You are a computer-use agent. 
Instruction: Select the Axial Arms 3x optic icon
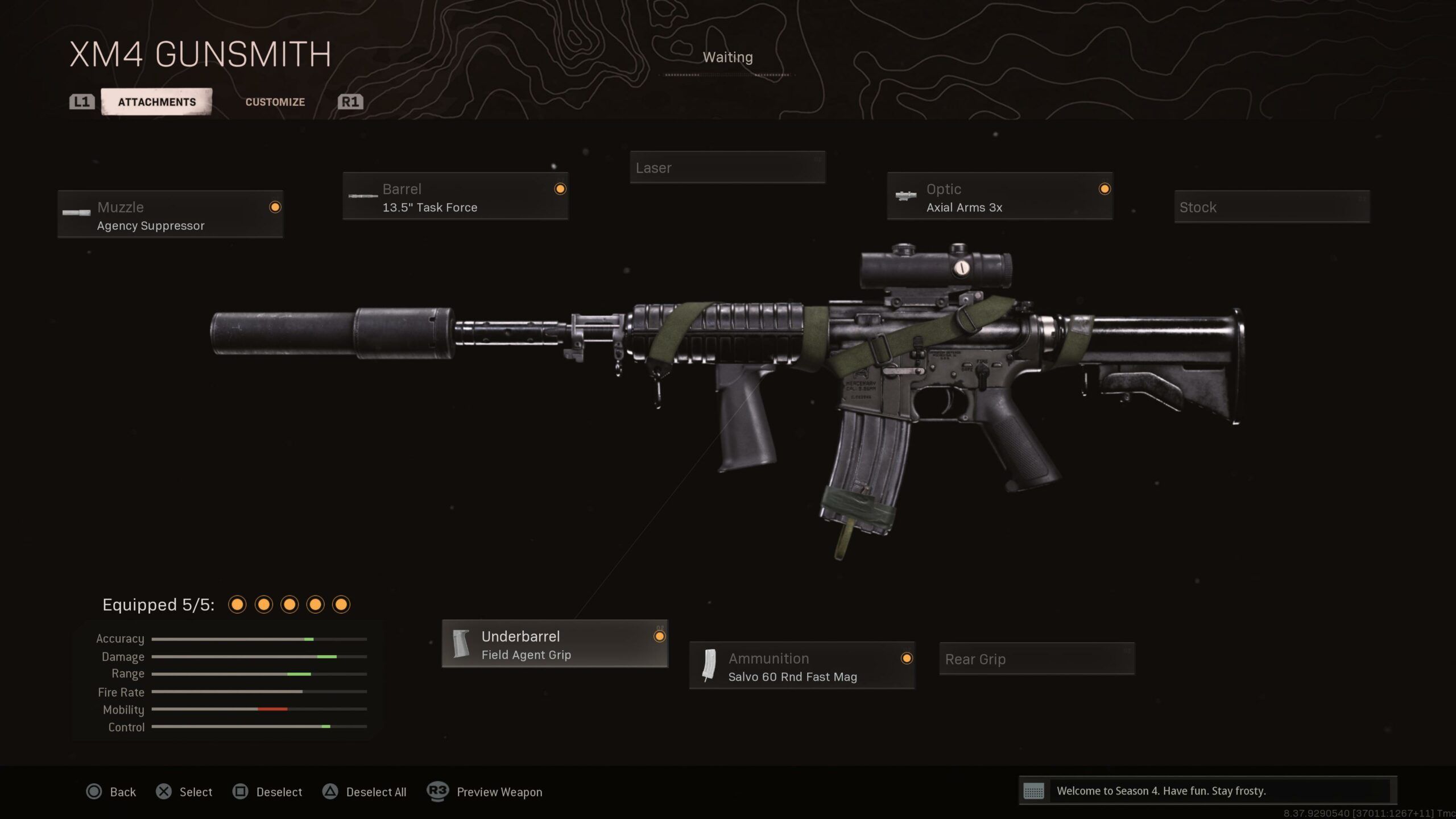(x=905, y=196)
